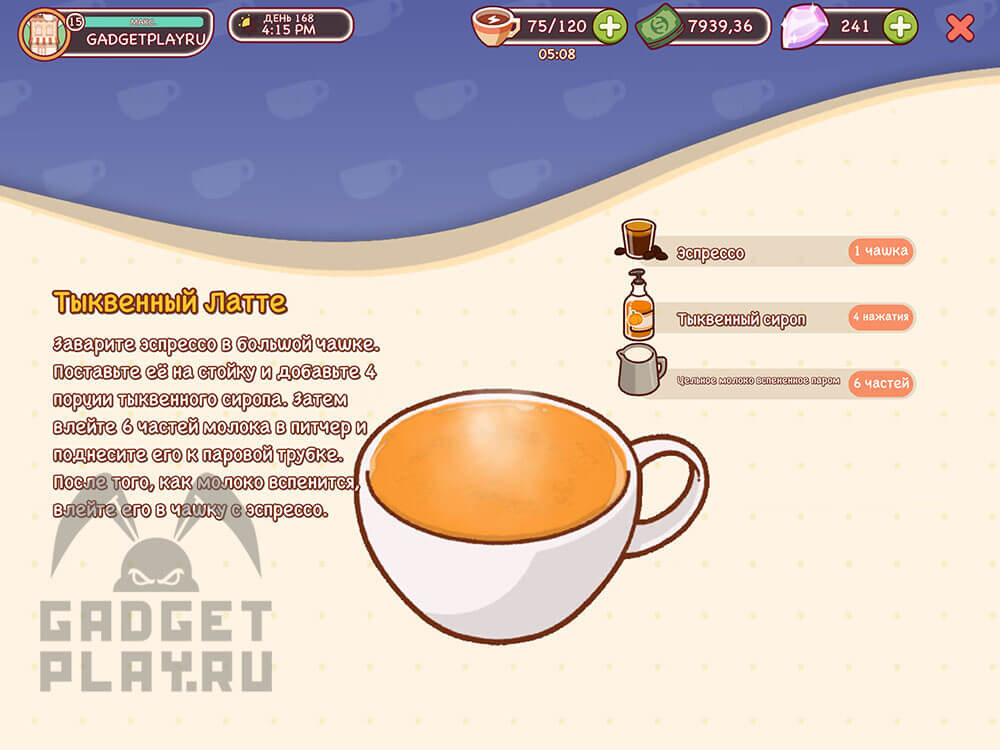
Task: Close the recipe screen with the red X
Action: (959, 28)
